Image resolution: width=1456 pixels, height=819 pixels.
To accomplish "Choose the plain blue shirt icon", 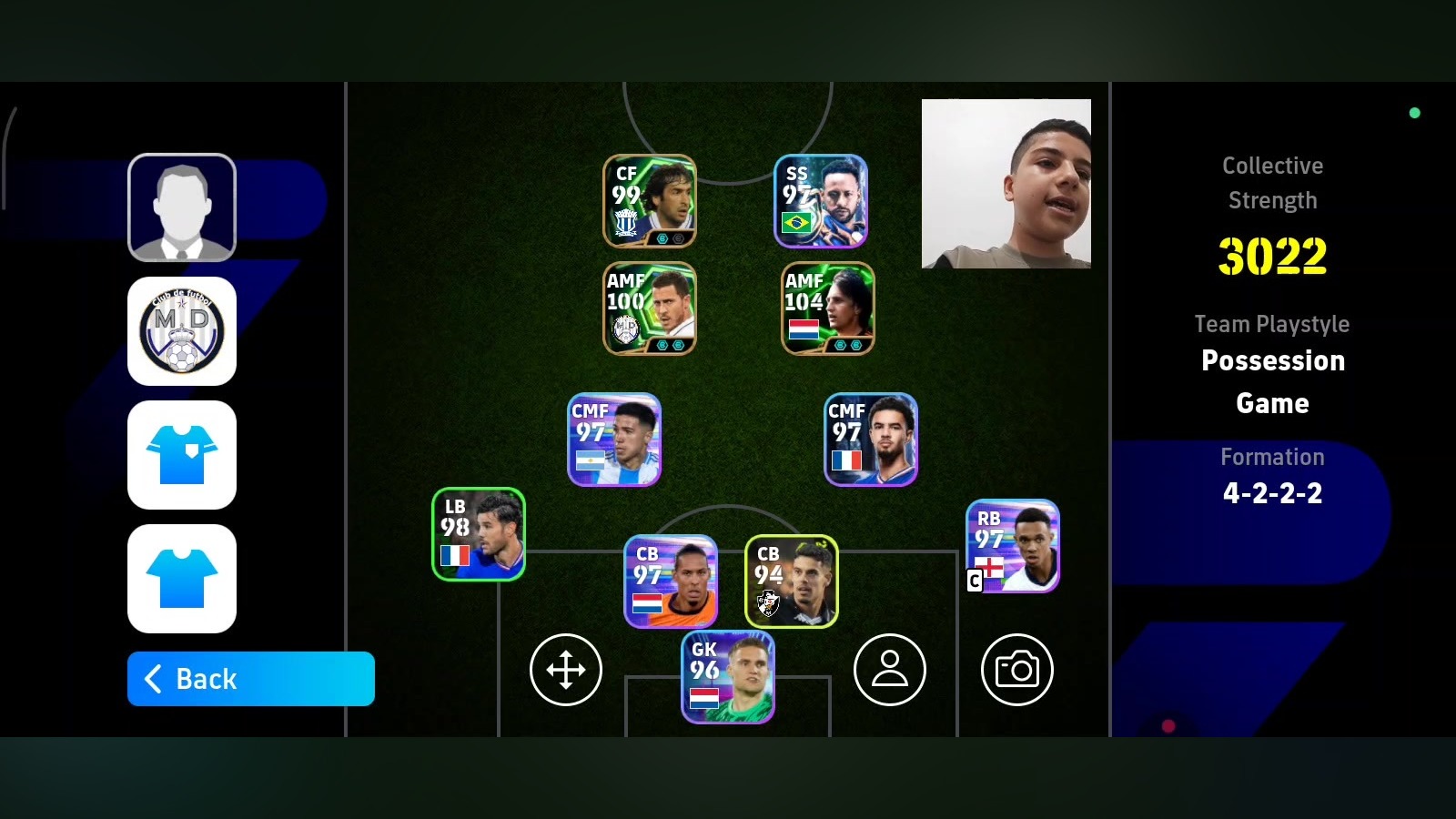I will [182, 579].
